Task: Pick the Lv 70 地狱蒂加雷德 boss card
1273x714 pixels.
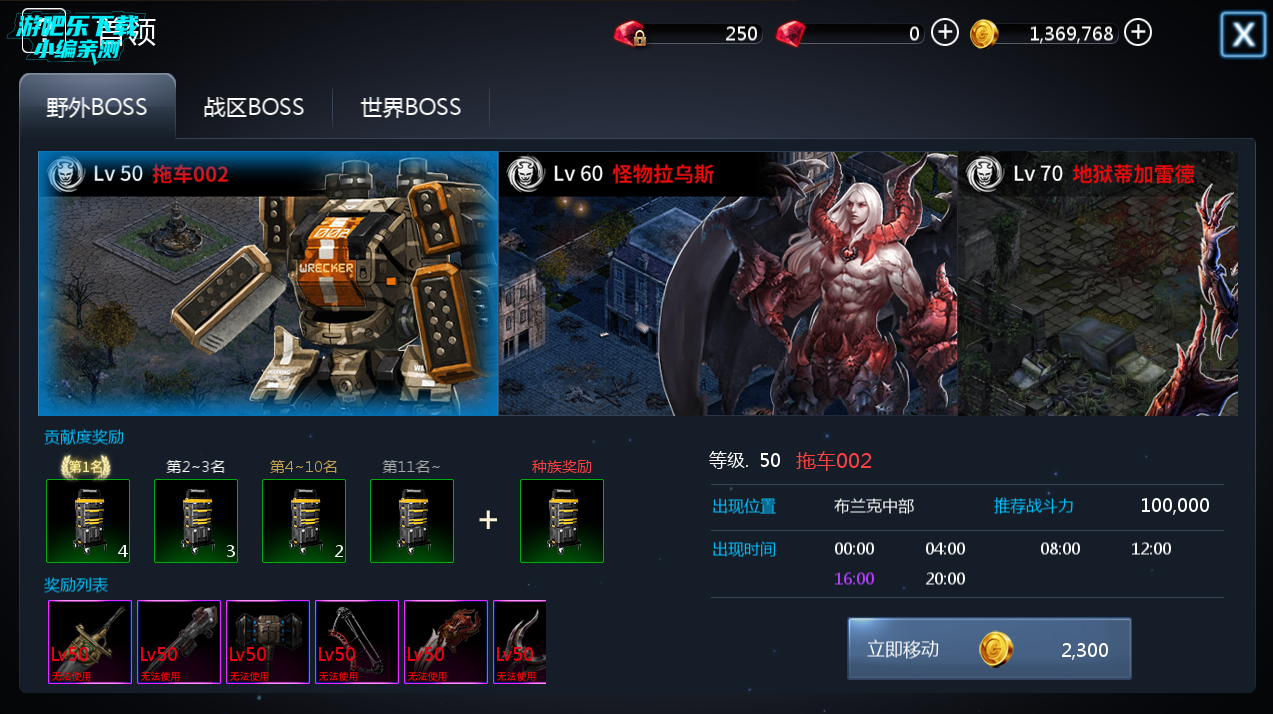Action: pyautogui.click(x=1097, y=283)
